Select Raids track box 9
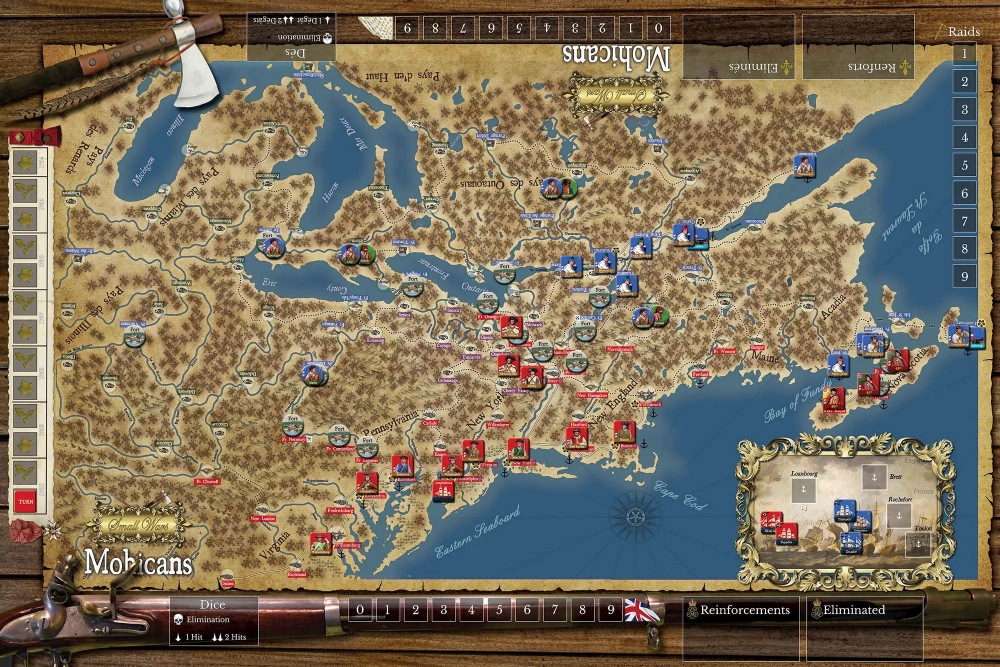The image size is (1000, 667). [x=964, y=276]
